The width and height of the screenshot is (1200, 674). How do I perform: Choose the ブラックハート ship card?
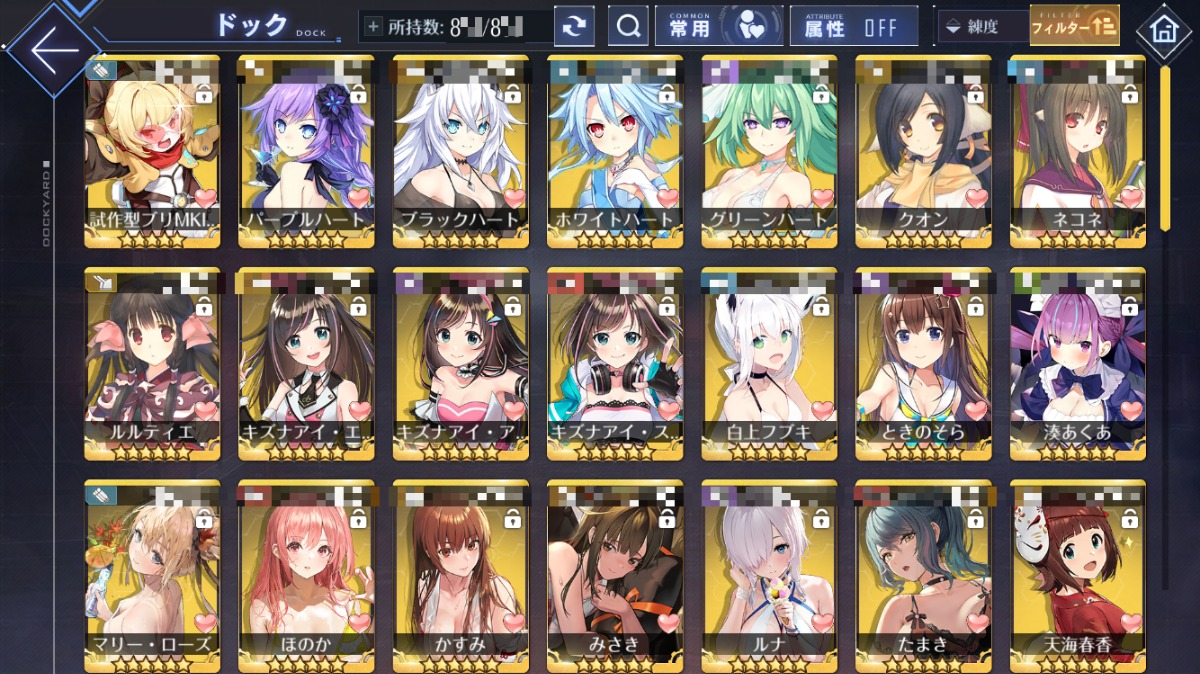pyautogui.click(x=460, y=150)
